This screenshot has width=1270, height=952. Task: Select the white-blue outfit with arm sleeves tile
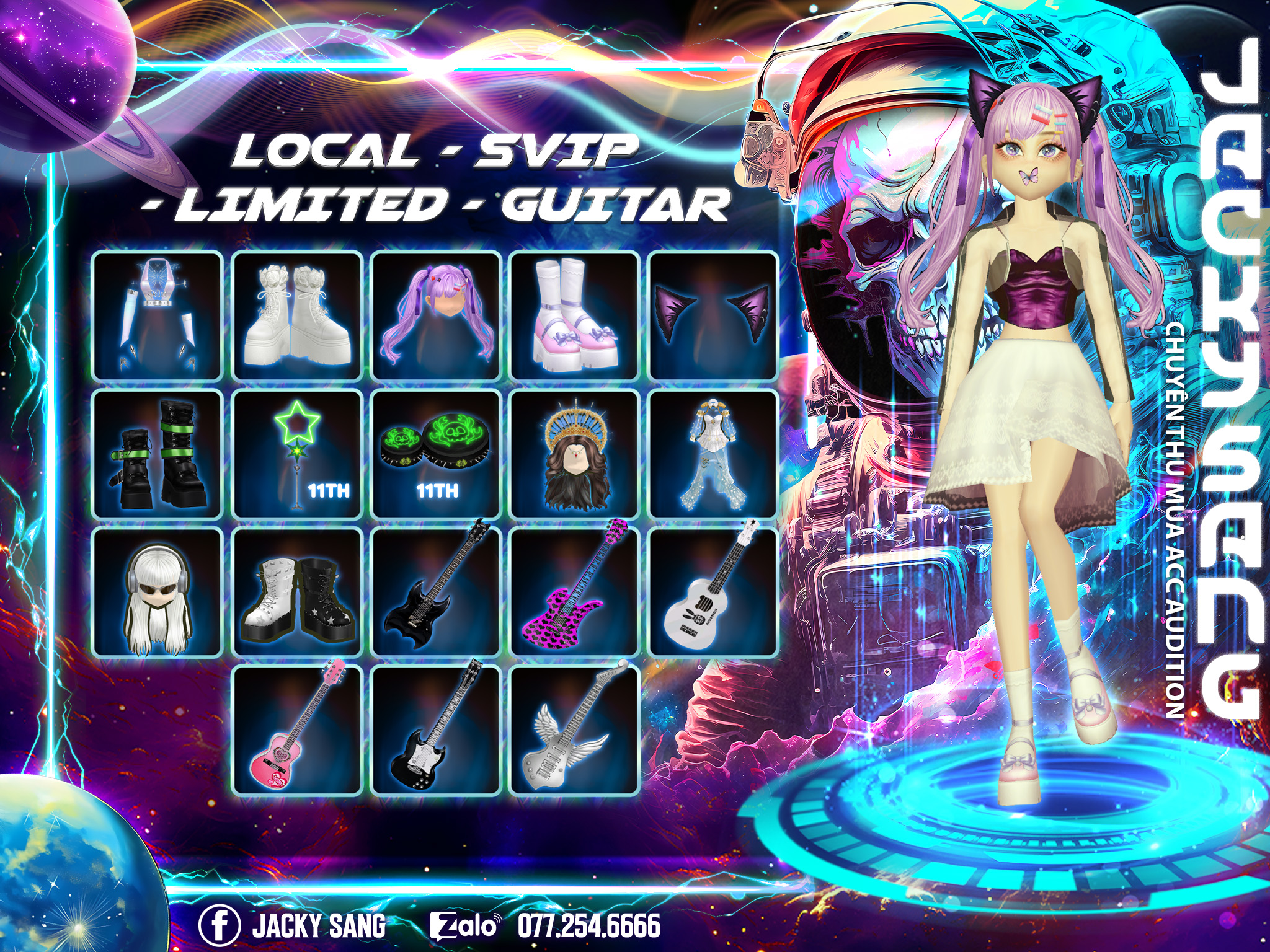[158, 315]
